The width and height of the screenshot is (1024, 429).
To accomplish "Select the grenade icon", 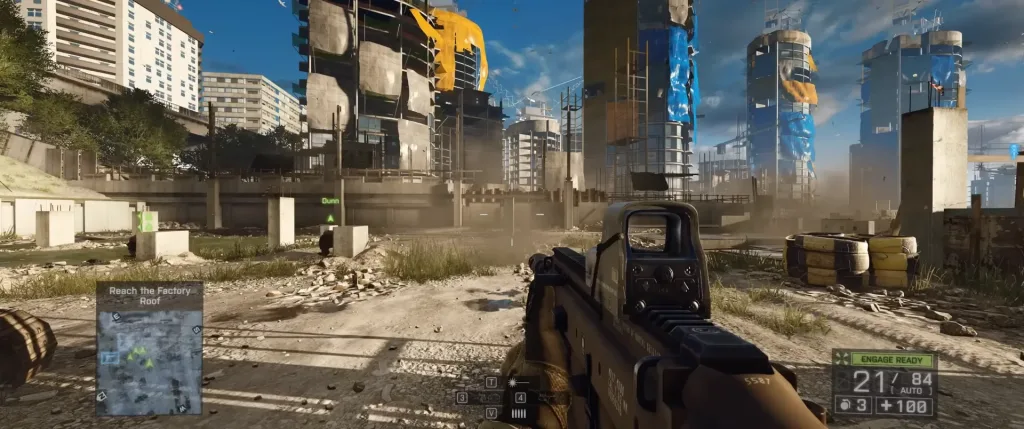I will [842, 406].
